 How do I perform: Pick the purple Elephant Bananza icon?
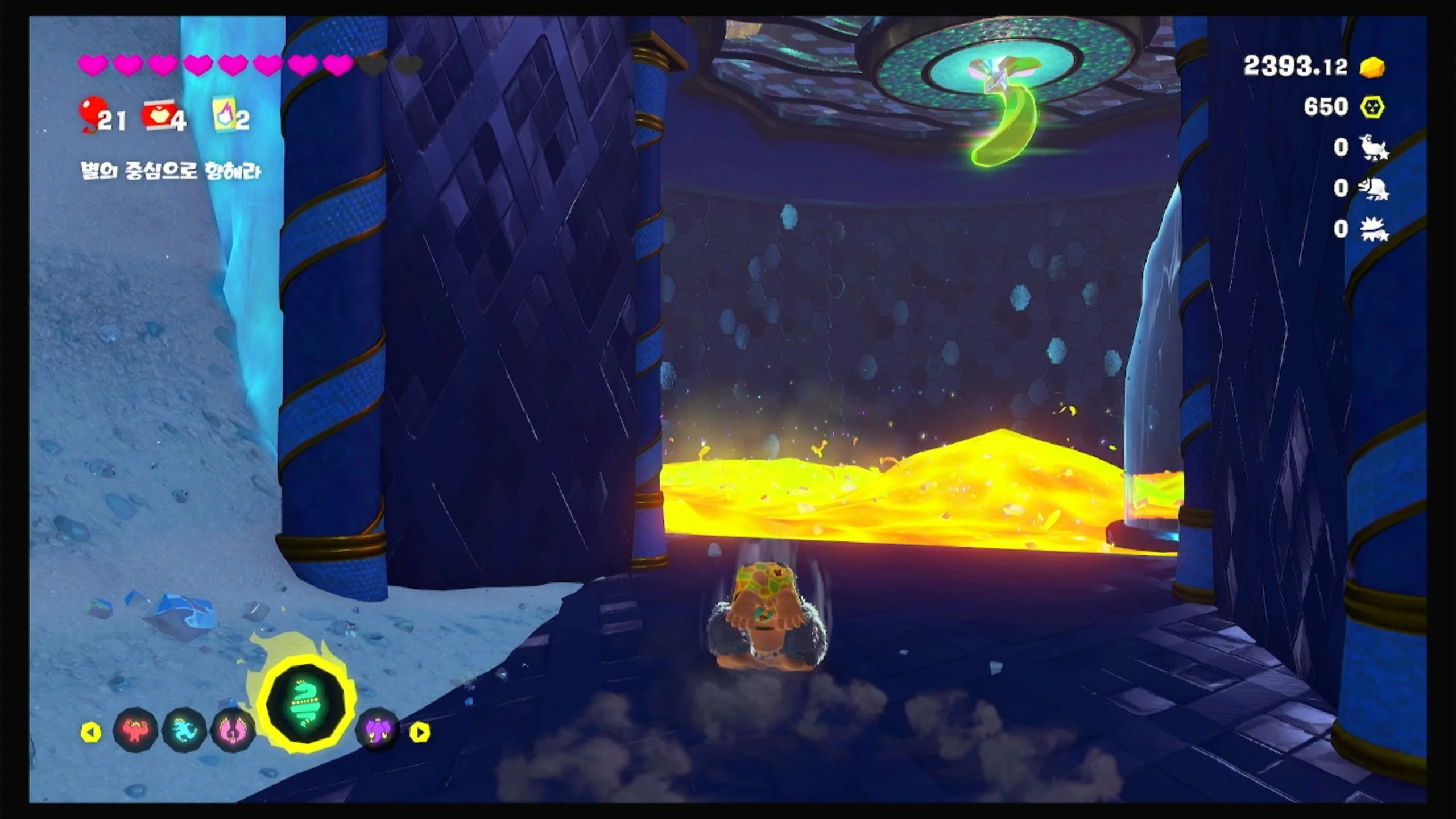point(377,730)
